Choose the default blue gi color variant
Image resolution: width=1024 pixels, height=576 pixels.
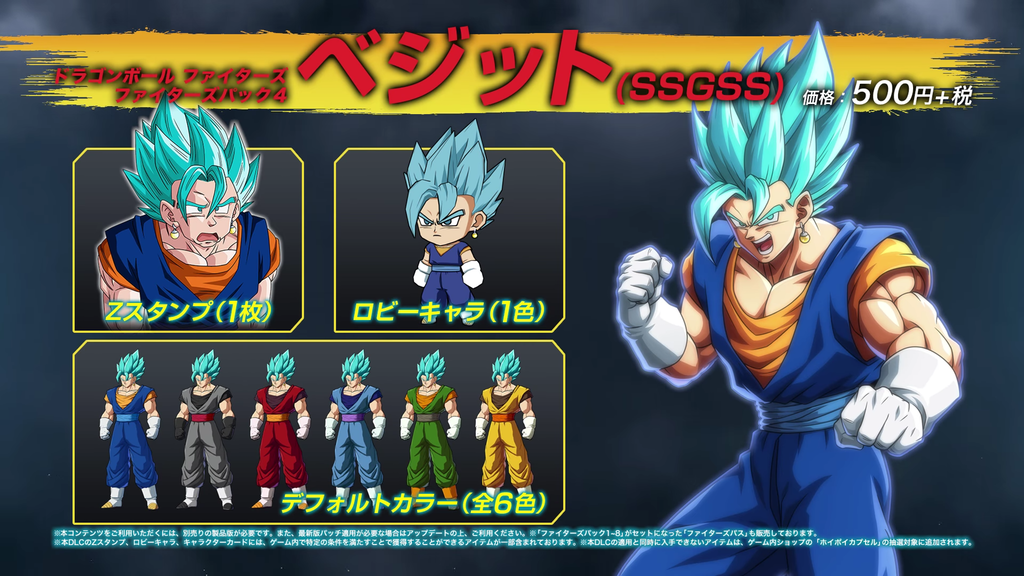tap(129, 430)
